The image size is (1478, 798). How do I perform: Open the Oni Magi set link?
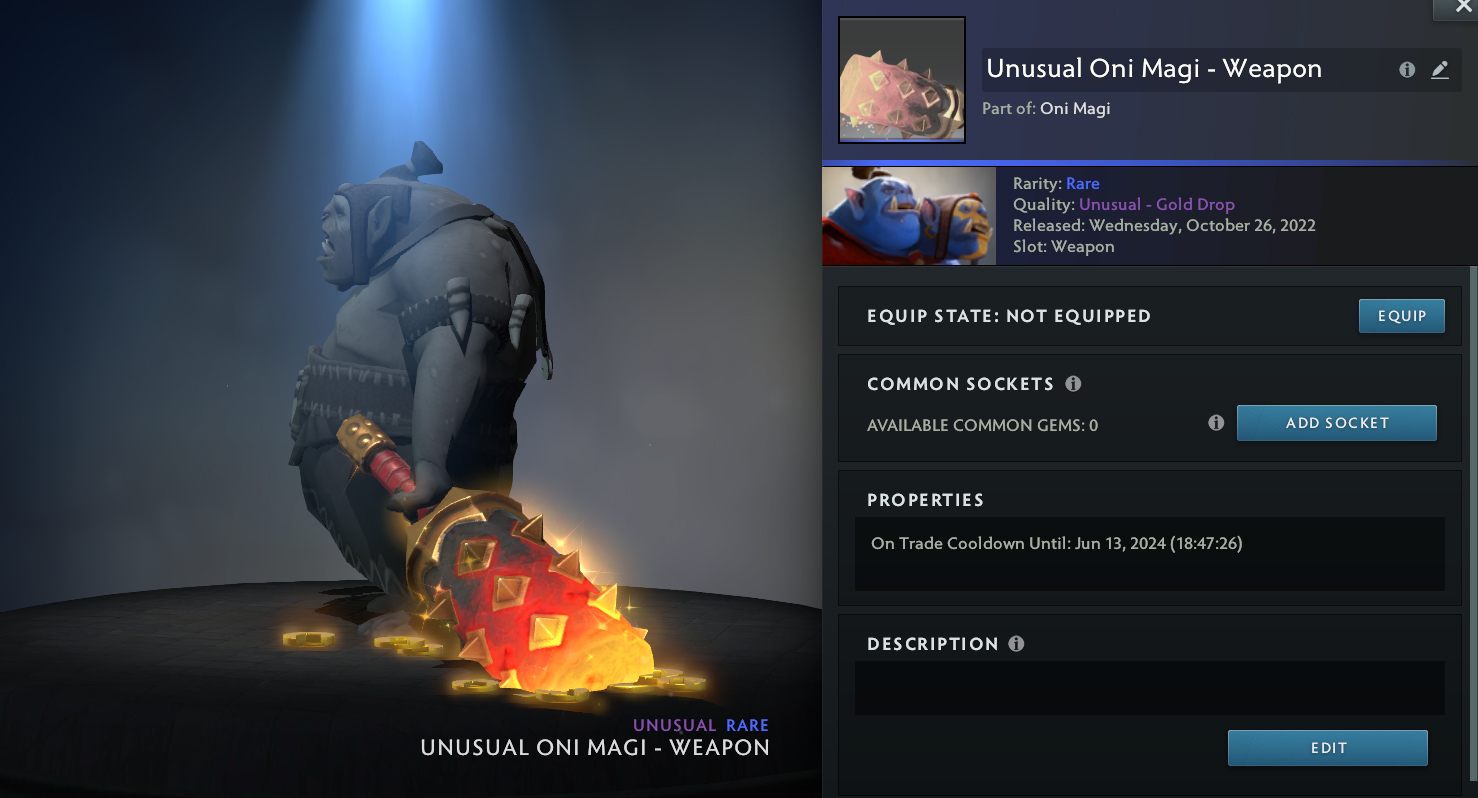pos(1075,108)
